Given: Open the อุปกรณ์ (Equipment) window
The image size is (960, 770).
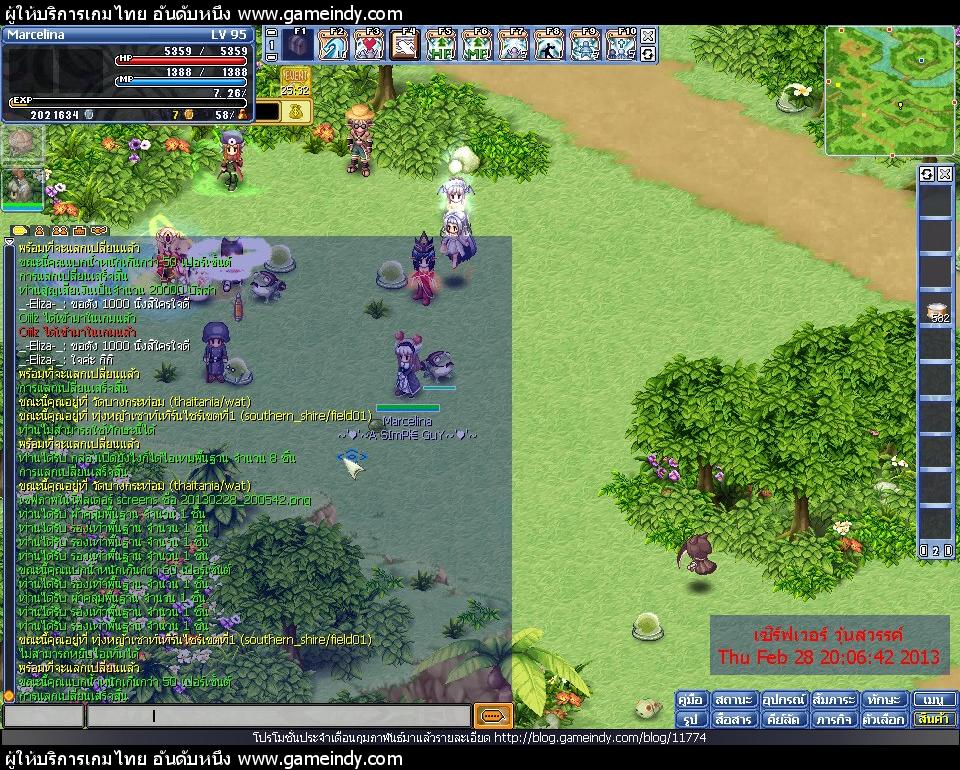Looking at the screenshot, I should (x=783, y=700).
